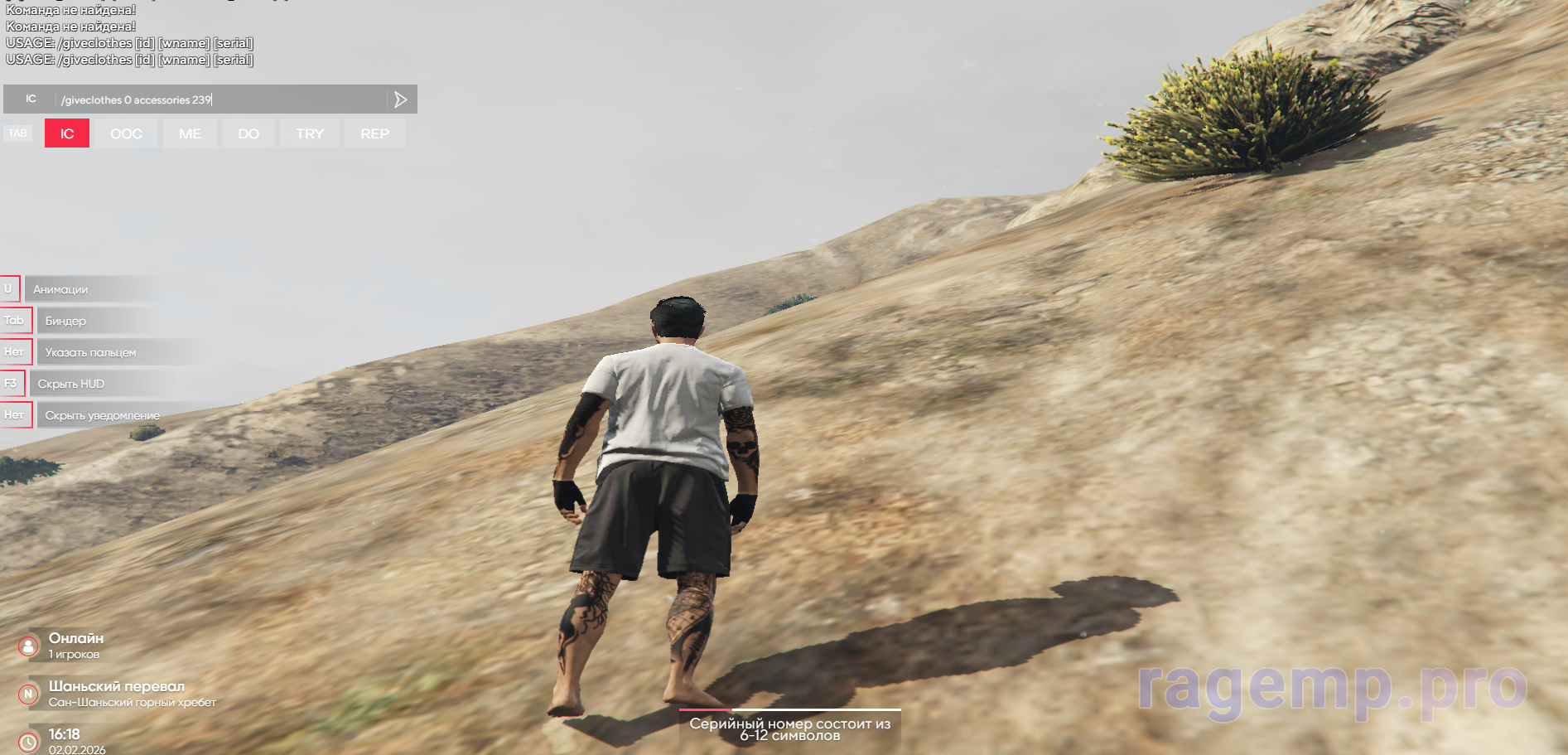1568x755 pixels.
Task: Switch to the OOC chat tab
Action: tap(126, 133)
